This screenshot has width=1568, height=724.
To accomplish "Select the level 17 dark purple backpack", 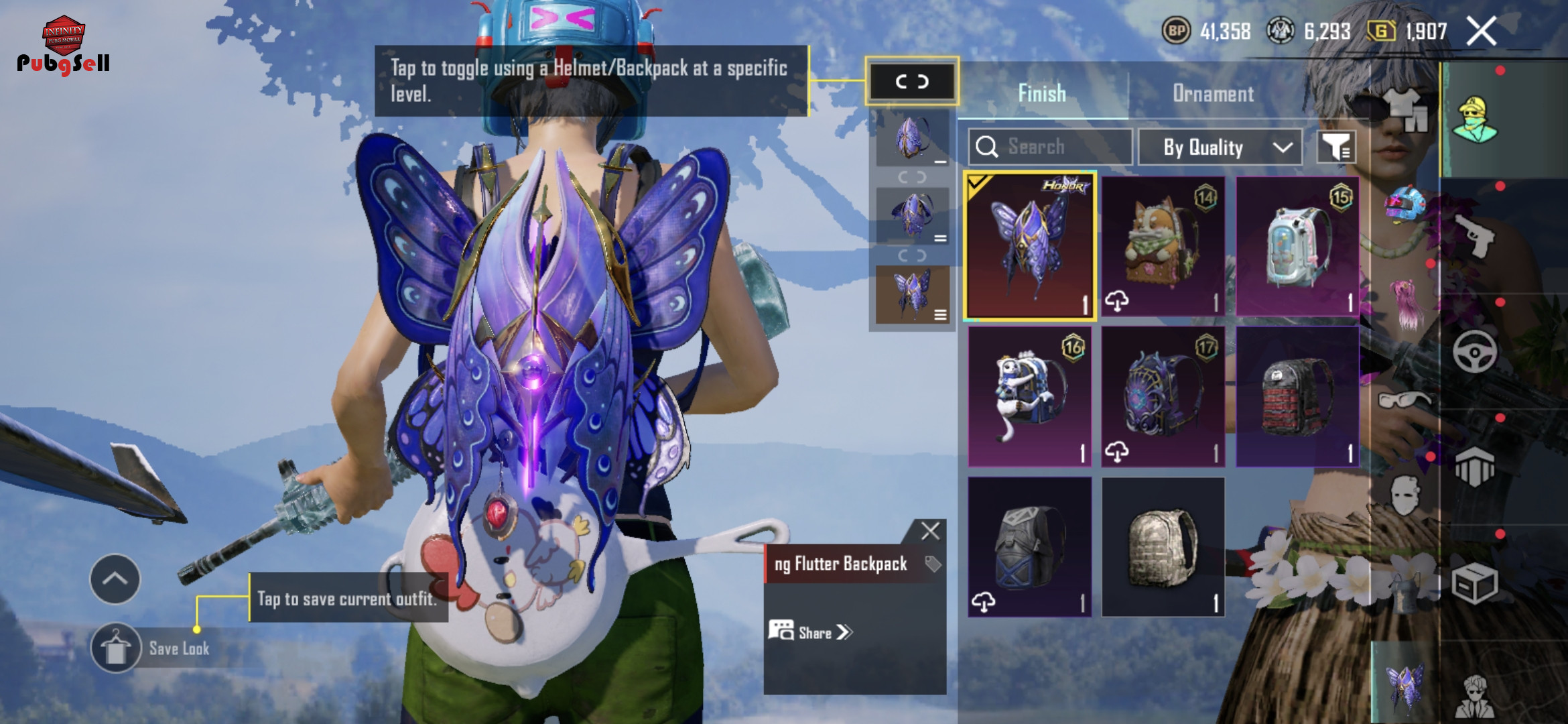I will point(1163,397).
